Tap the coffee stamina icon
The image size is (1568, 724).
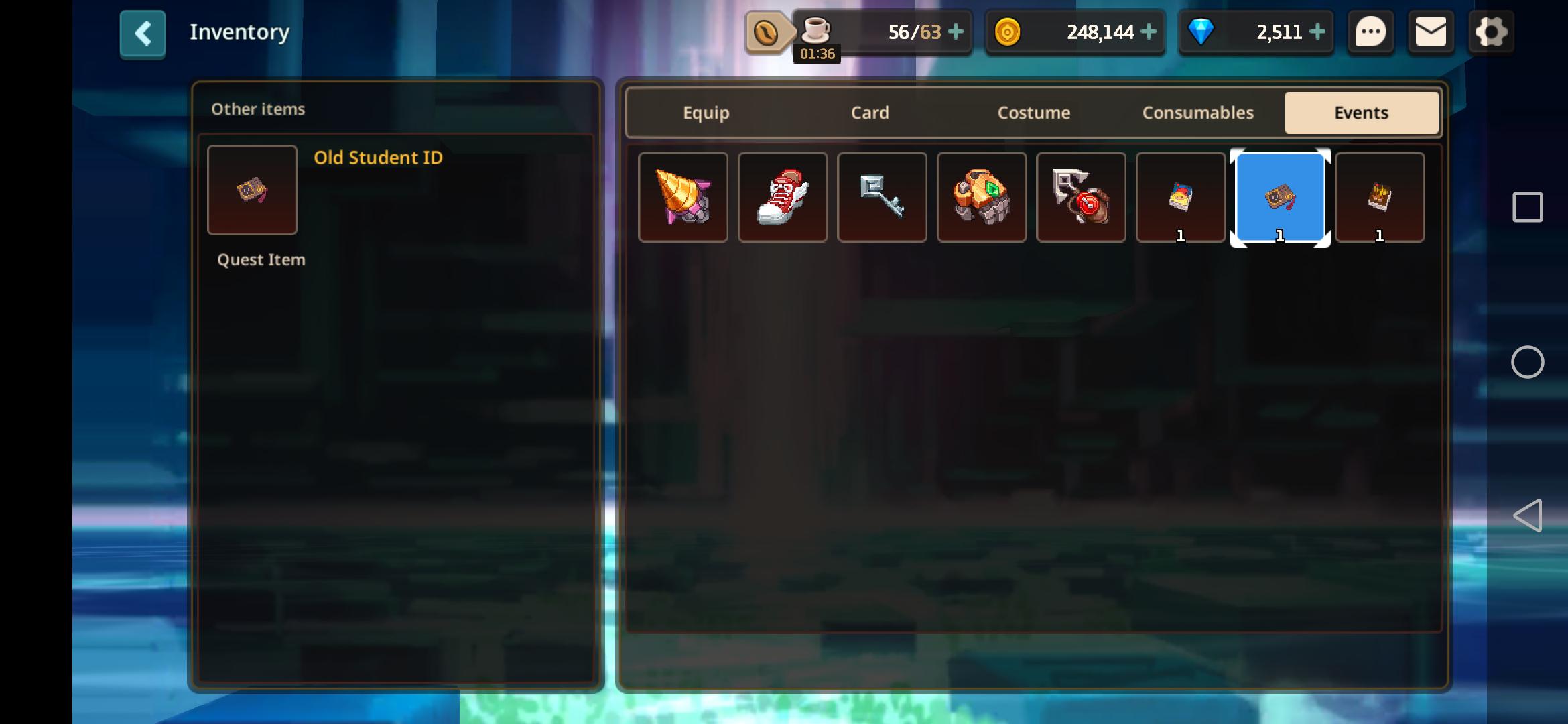coord(815,29)
